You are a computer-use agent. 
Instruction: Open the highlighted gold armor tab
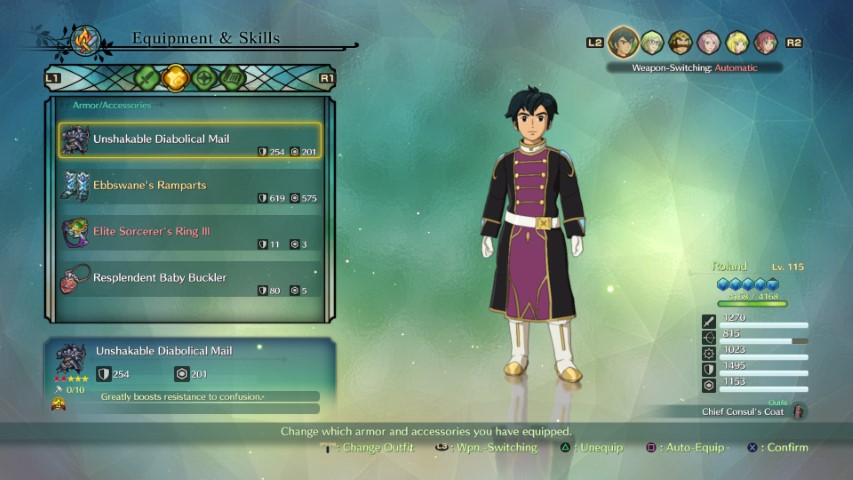(176, 77)
